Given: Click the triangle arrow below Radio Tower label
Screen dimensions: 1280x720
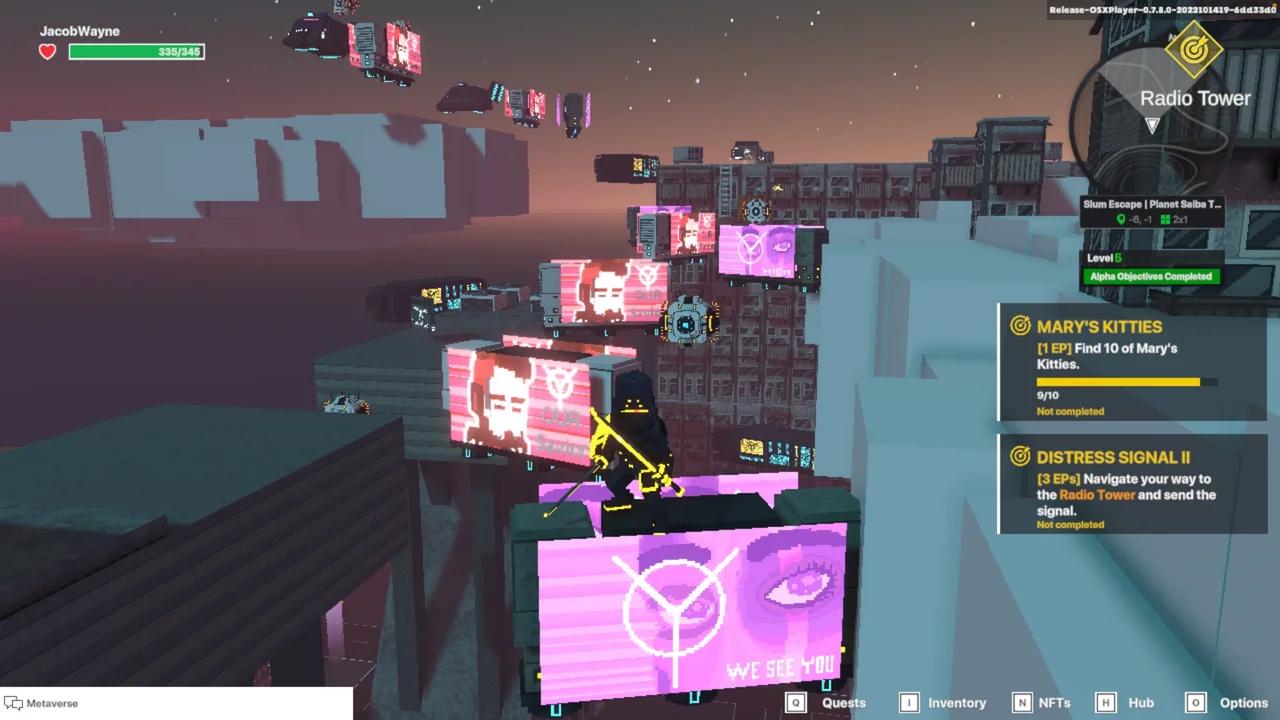Looking at the screenshot, I should click(1152, 126).
